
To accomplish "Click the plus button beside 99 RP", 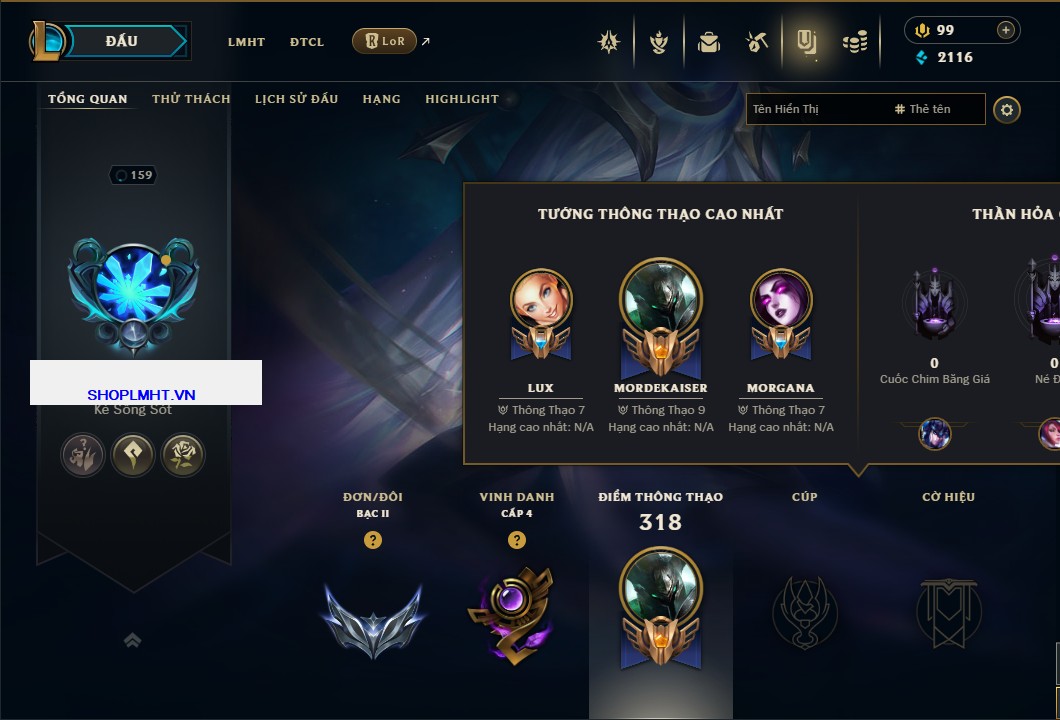I will (1006, 30).
